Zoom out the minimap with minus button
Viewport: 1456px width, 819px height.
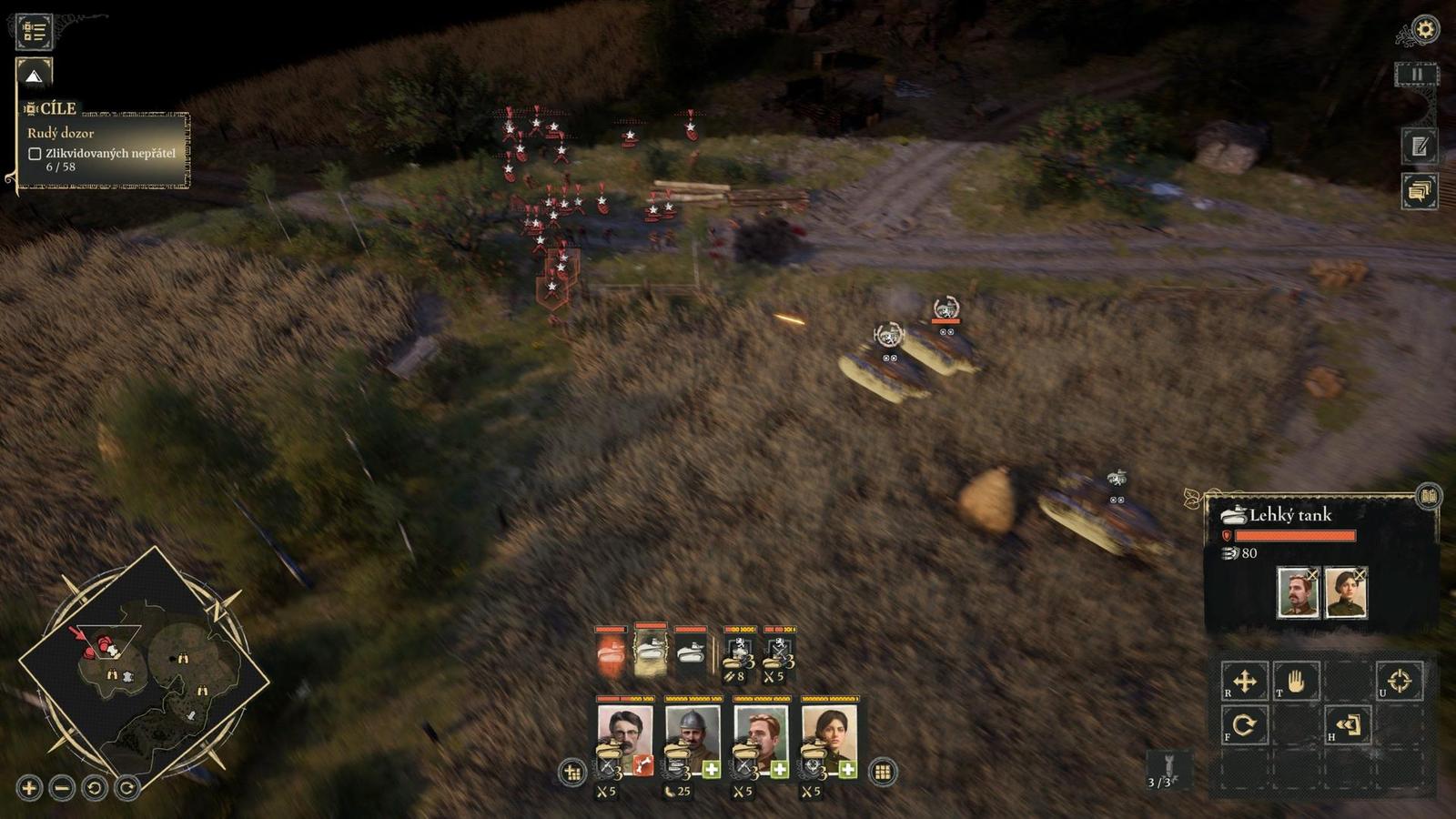[62, 787]
